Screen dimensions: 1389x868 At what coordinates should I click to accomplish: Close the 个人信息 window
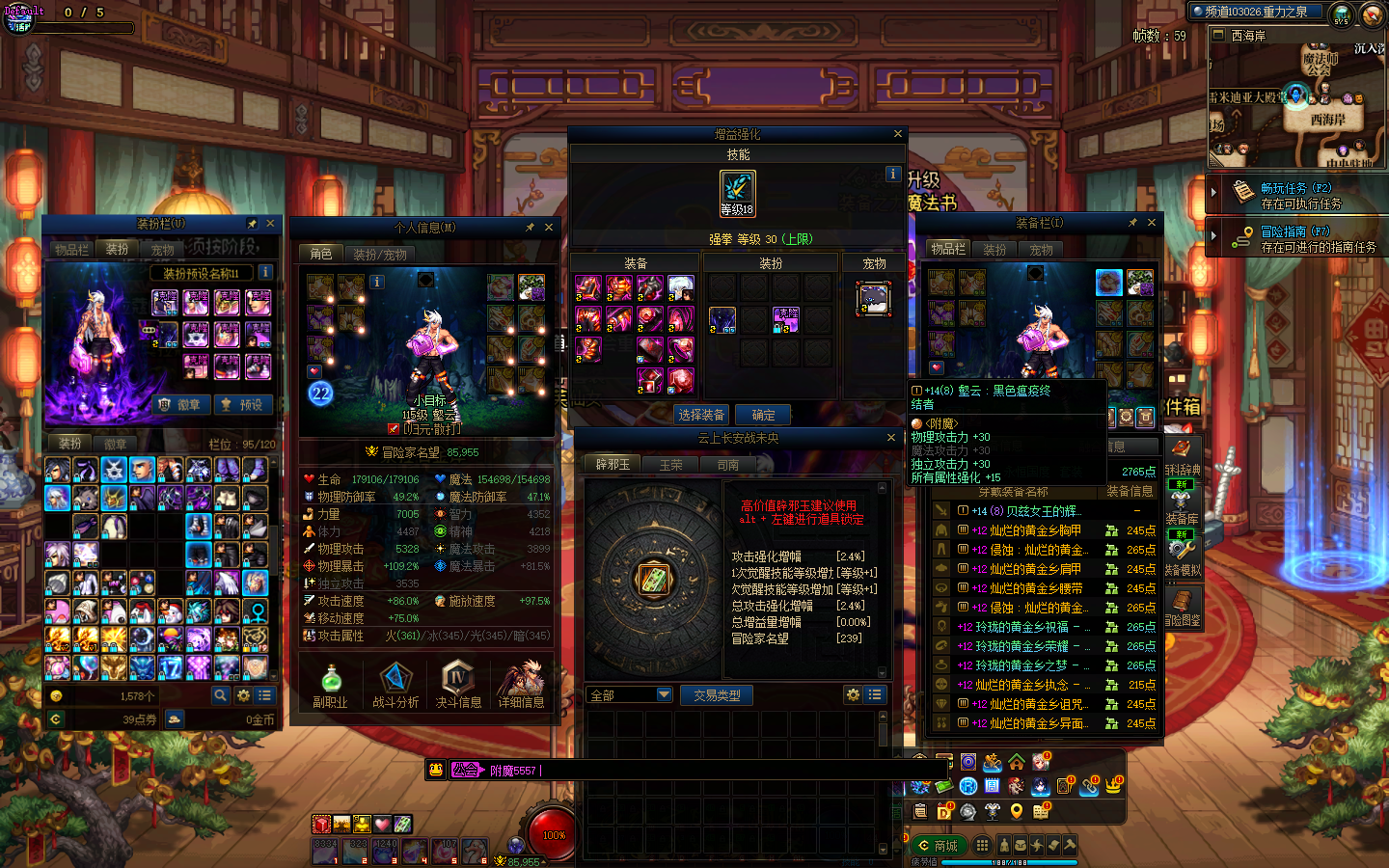549,228
